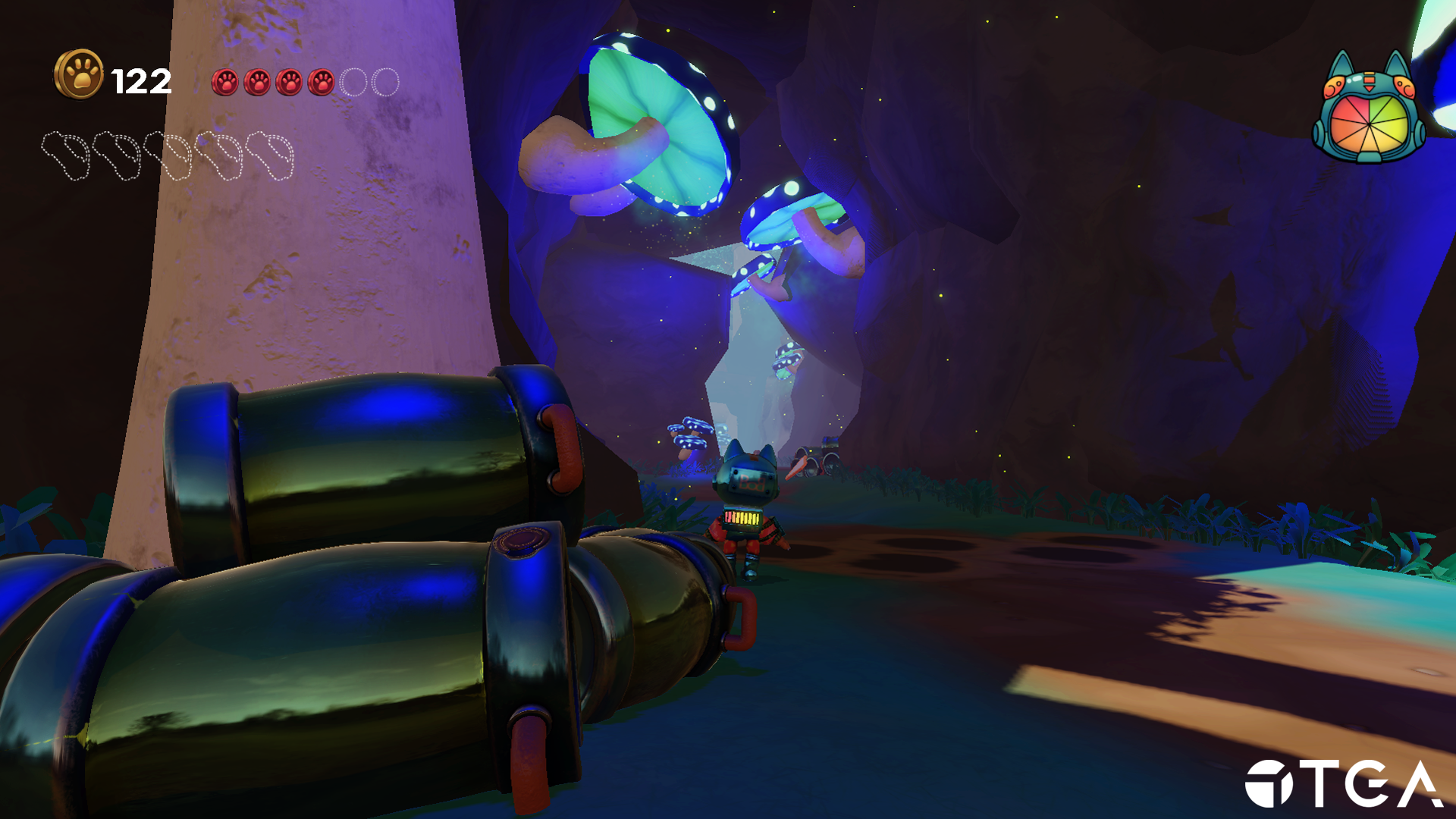Image resolution: width=1456 pixels, height=819 pixels.
Task: Expand the right ear of the cat gauge
Action: pos(1395,61)
